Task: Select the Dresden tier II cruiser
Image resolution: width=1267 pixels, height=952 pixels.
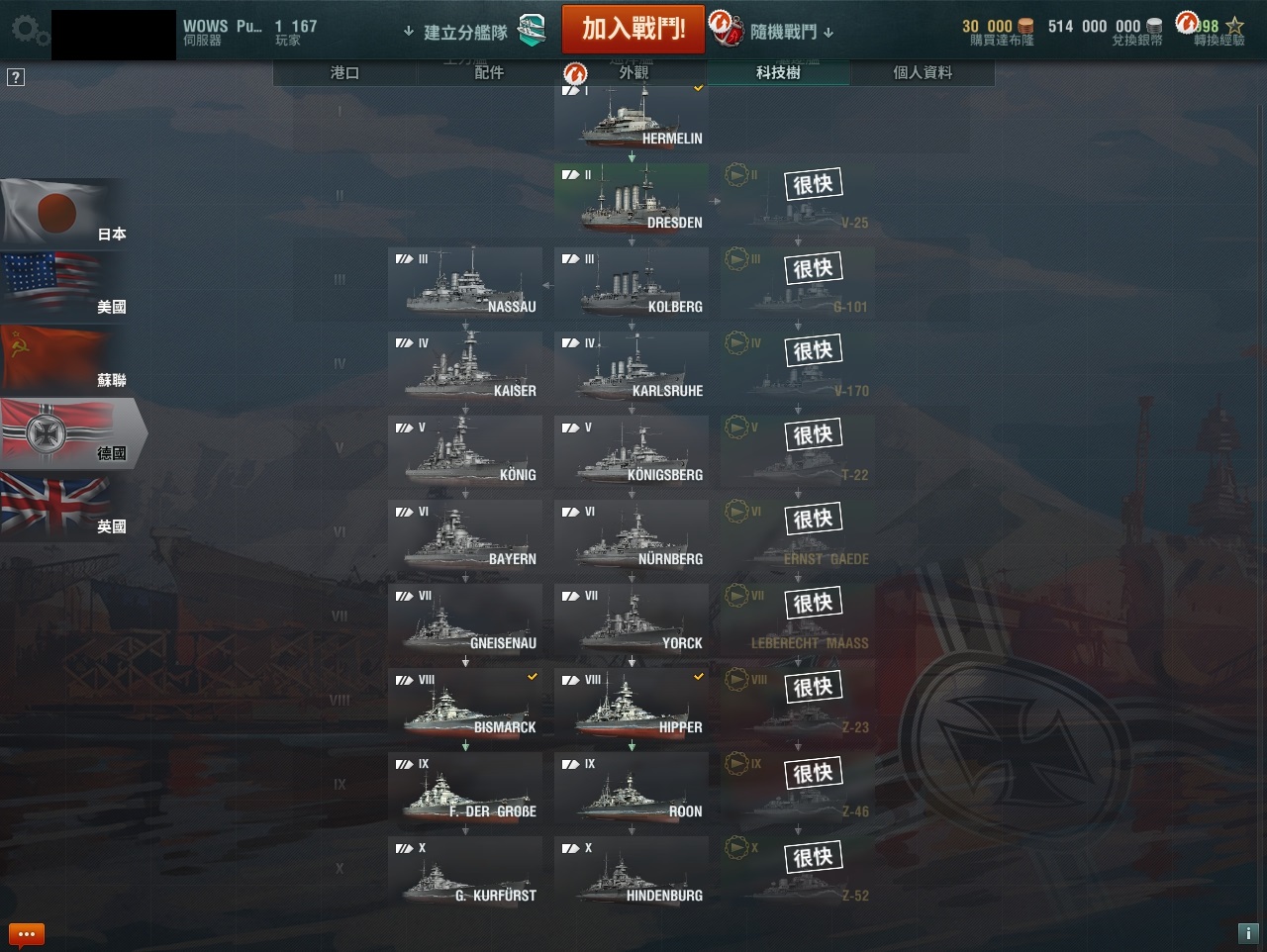Action: click(632, 200)
